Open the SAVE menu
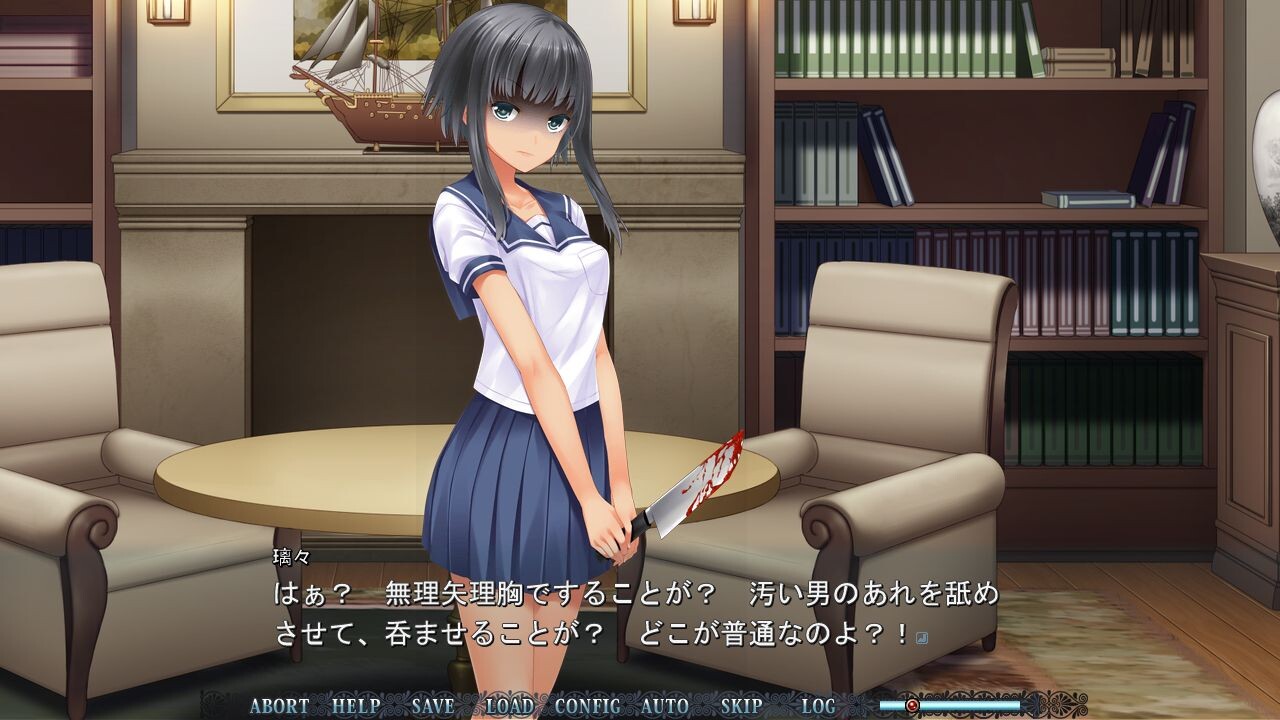 433,705
